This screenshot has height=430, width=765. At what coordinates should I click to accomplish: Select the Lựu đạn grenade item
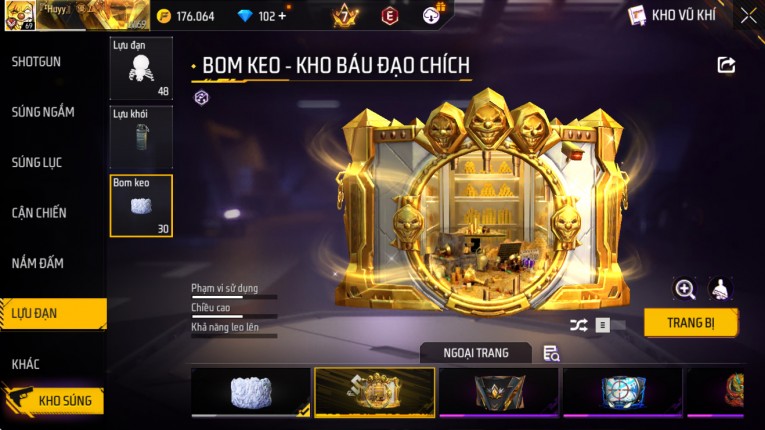click(x=141, y=69)
